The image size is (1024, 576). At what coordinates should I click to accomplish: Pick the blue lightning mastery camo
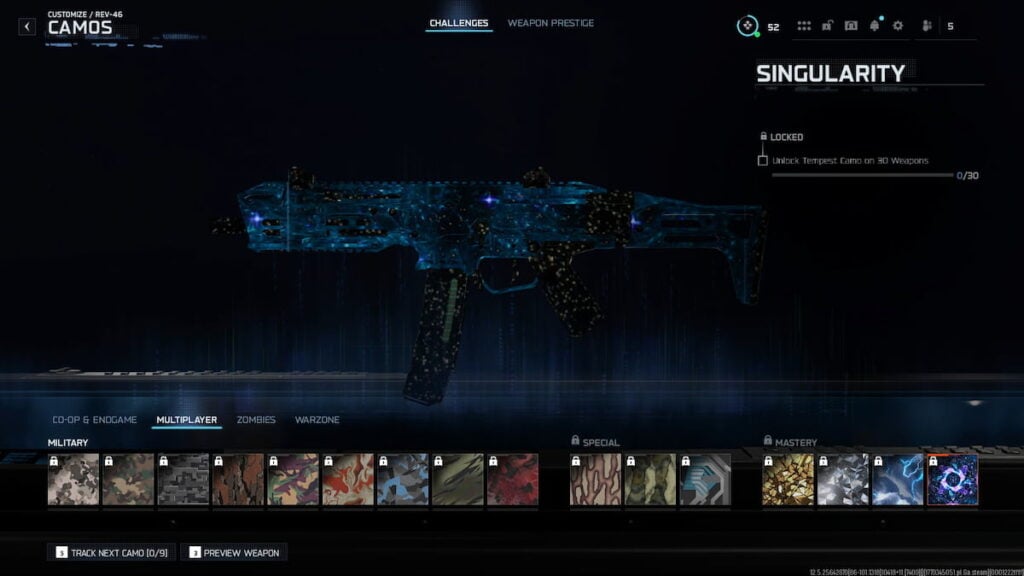[897, 479]
